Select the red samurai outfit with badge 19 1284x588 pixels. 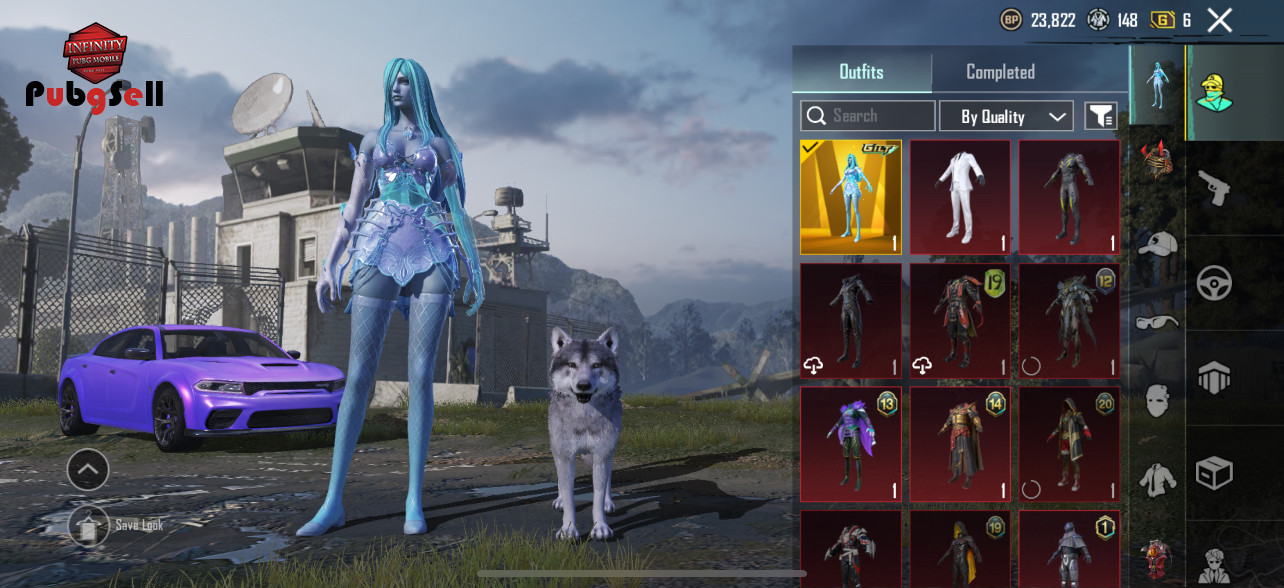tap(960, 321)
